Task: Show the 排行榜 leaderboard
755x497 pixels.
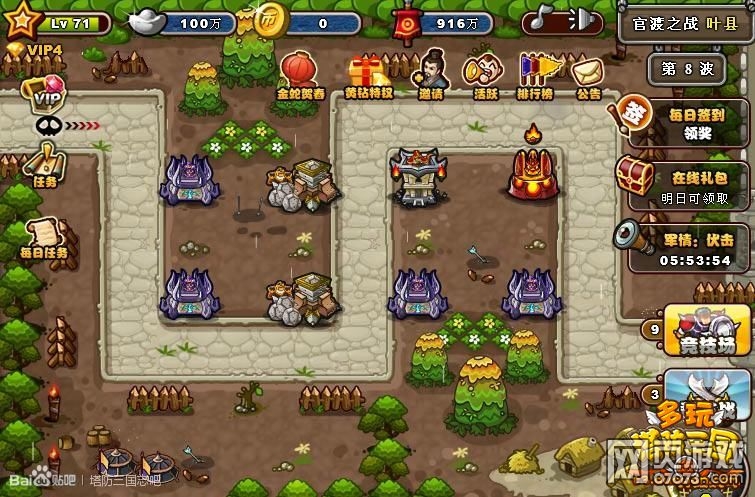Action: point(537,74)
